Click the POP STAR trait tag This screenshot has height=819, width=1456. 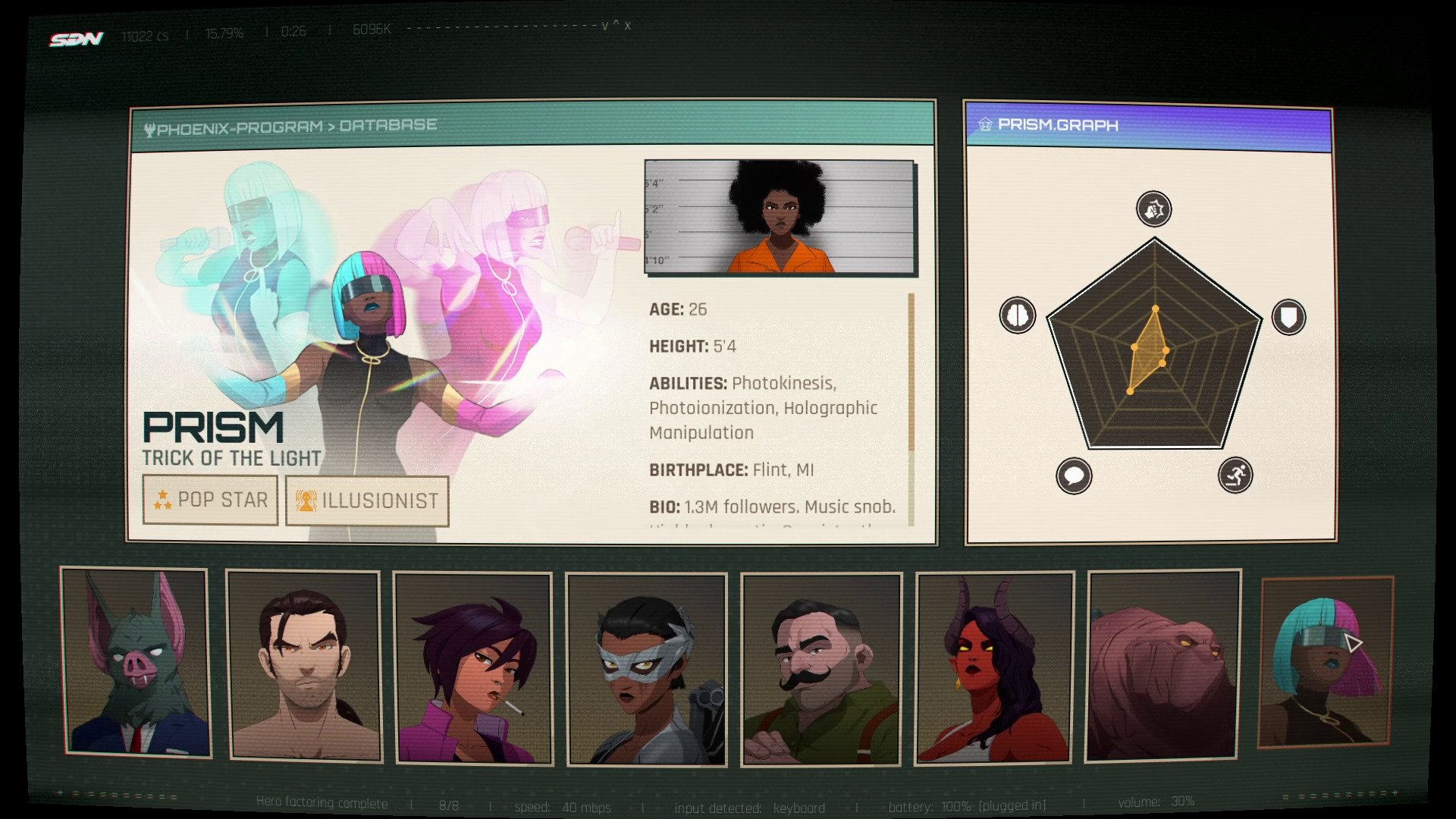(210, 500)
